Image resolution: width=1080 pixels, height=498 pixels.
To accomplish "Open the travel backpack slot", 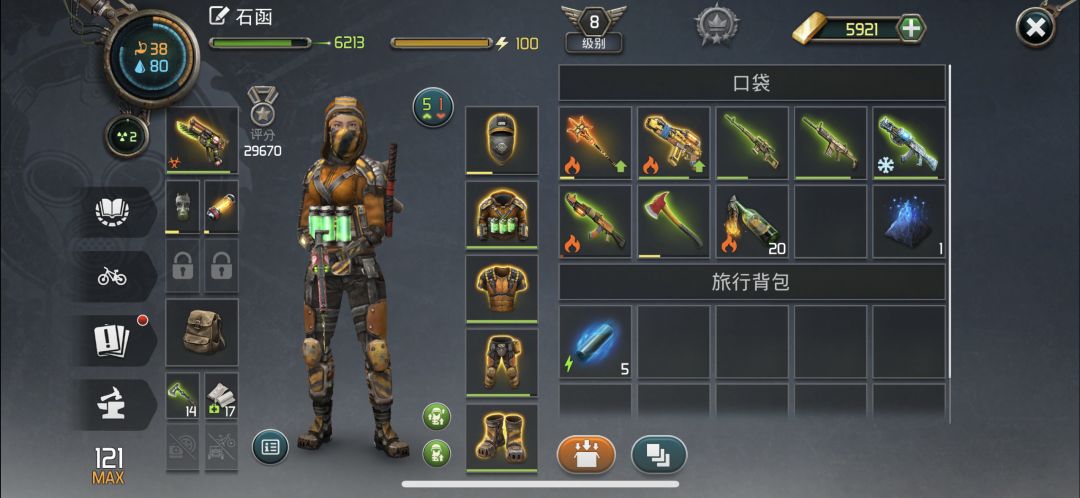I will pyautogui.click(x=202, y=332).
